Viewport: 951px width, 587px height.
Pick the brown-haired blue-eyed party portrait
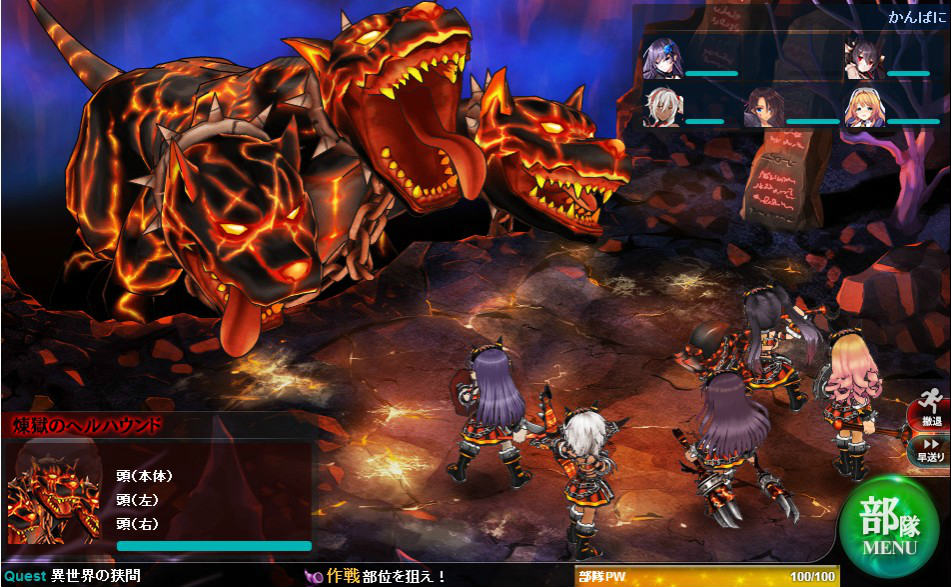(763, 108)
